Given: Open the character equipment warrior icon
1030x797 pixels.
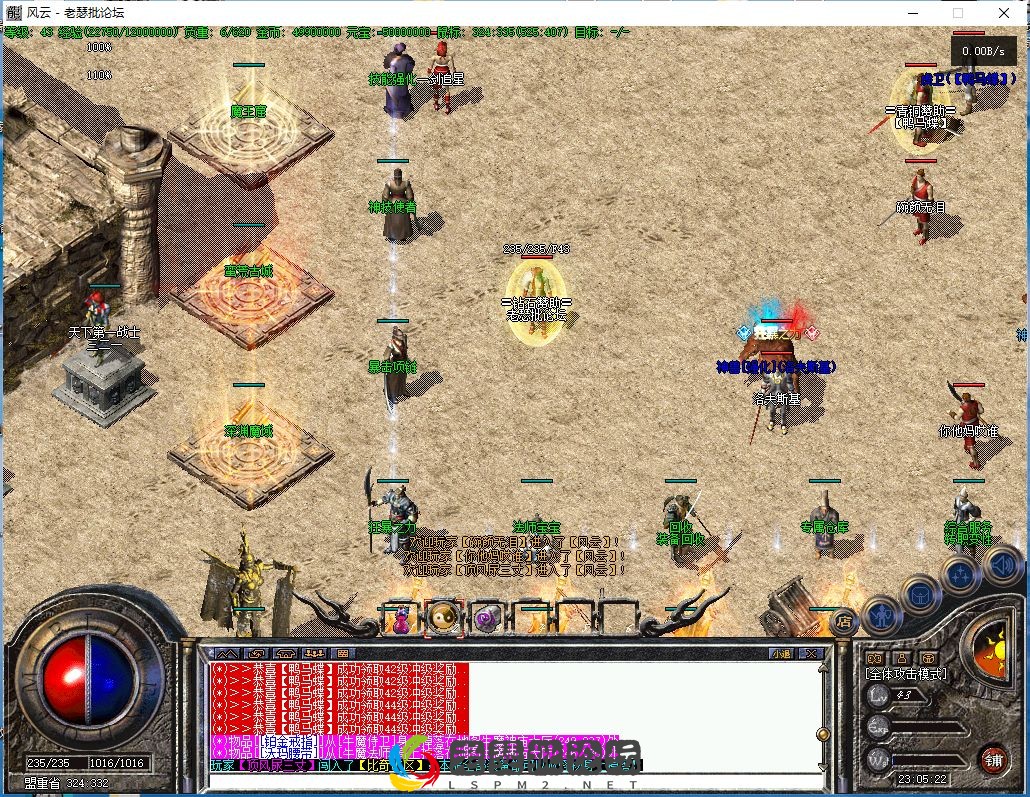Looking at the screenshot, I should pyautogui.click(x=882, y=614).
